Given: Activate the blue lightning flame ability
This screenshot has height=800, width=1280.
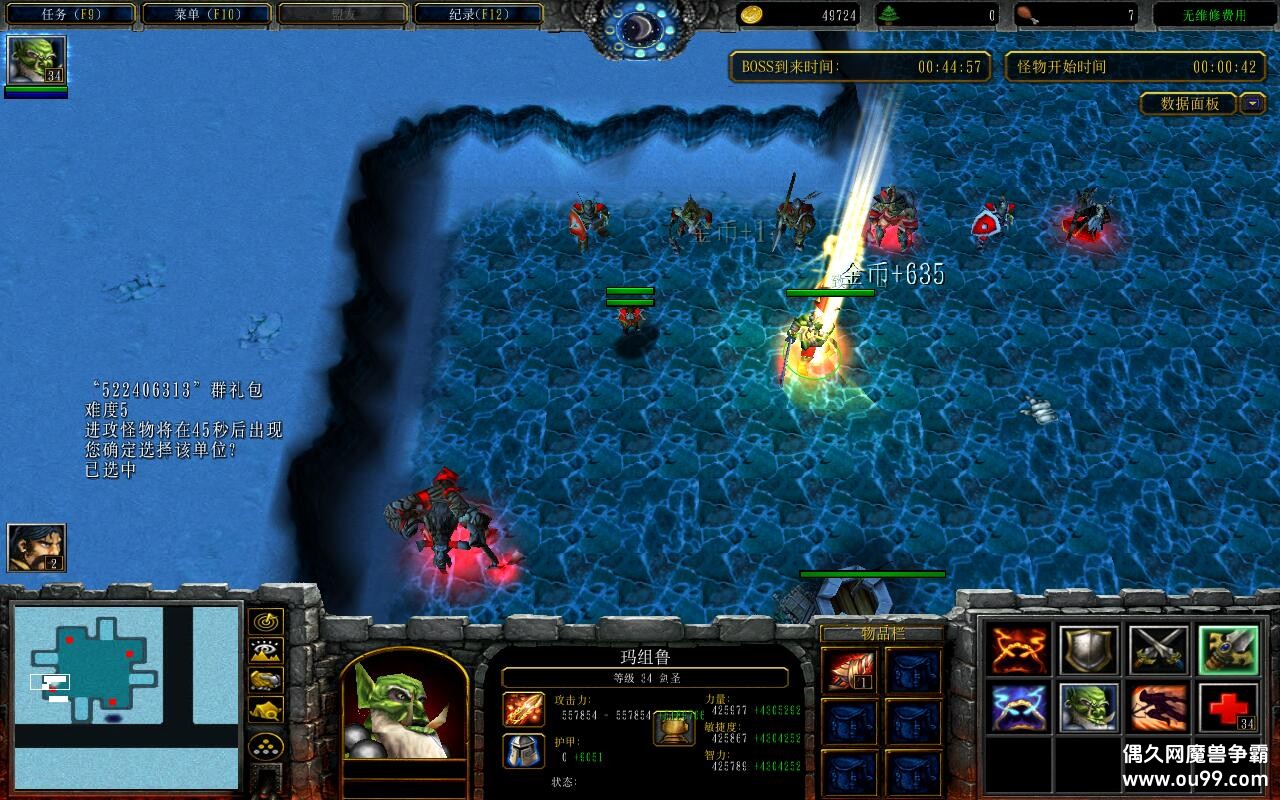Looking at the screenshot, I should 1020,708.
